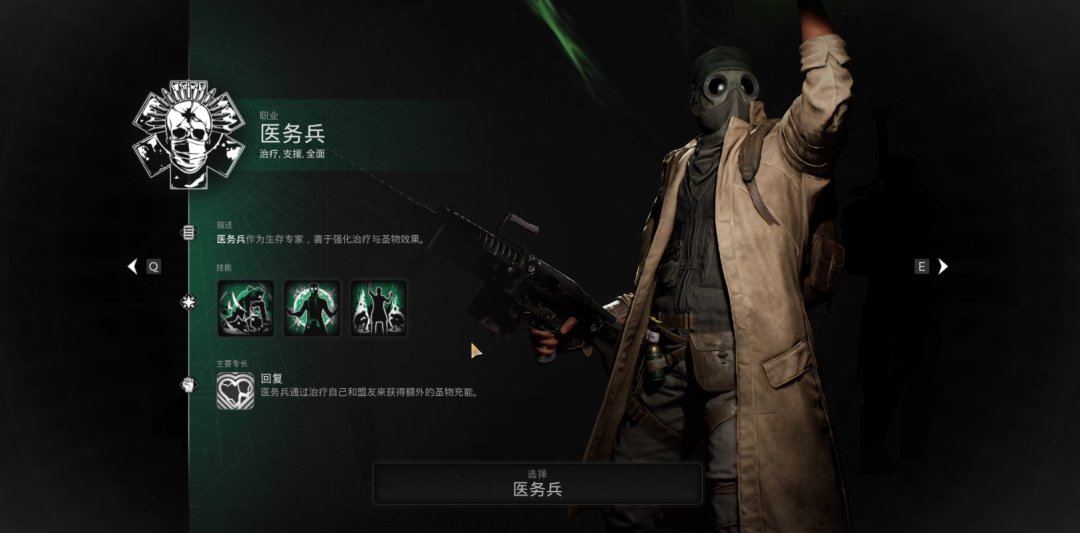Pick the skill icon of a figure with raised arms between two crouching allies
This screenshot has width=1080, height=533.
pos(378,308)
